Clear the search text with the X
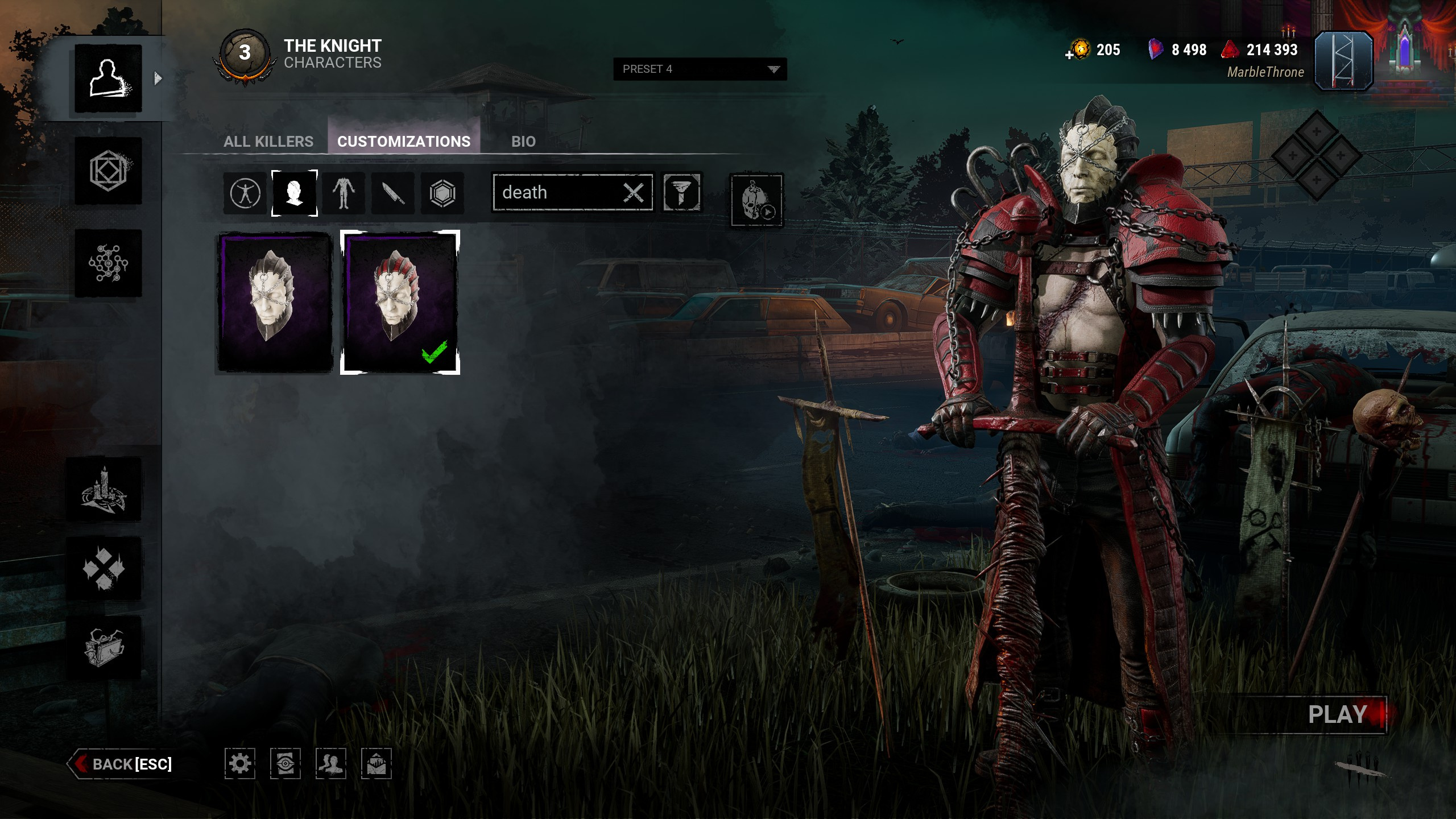Screen dimensions: 1456x819 [634, 193]
